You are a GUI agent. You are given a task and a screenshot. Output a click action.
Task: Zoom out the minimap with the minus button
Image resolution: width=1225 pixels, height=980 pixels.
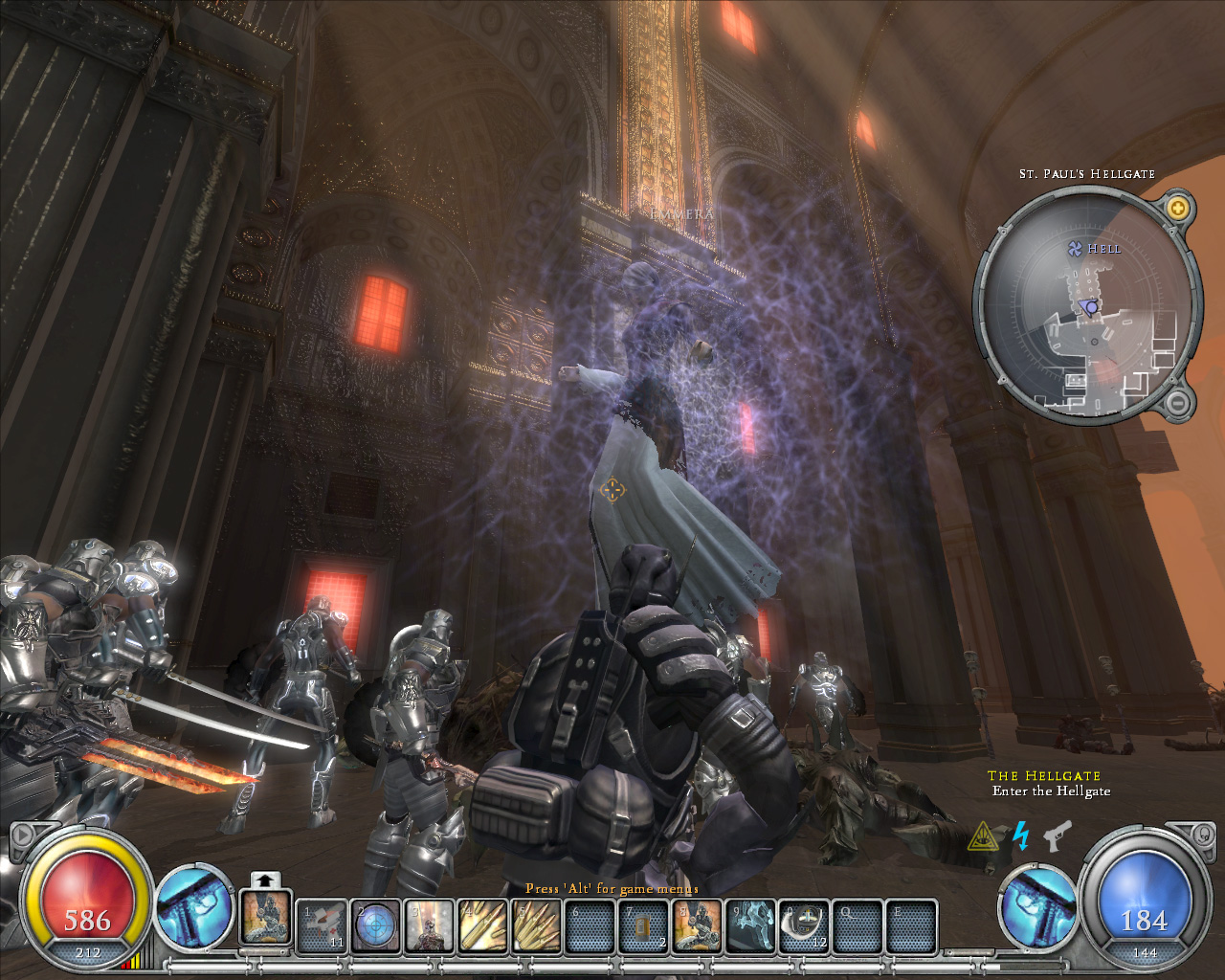click(x=1178, y=403)
